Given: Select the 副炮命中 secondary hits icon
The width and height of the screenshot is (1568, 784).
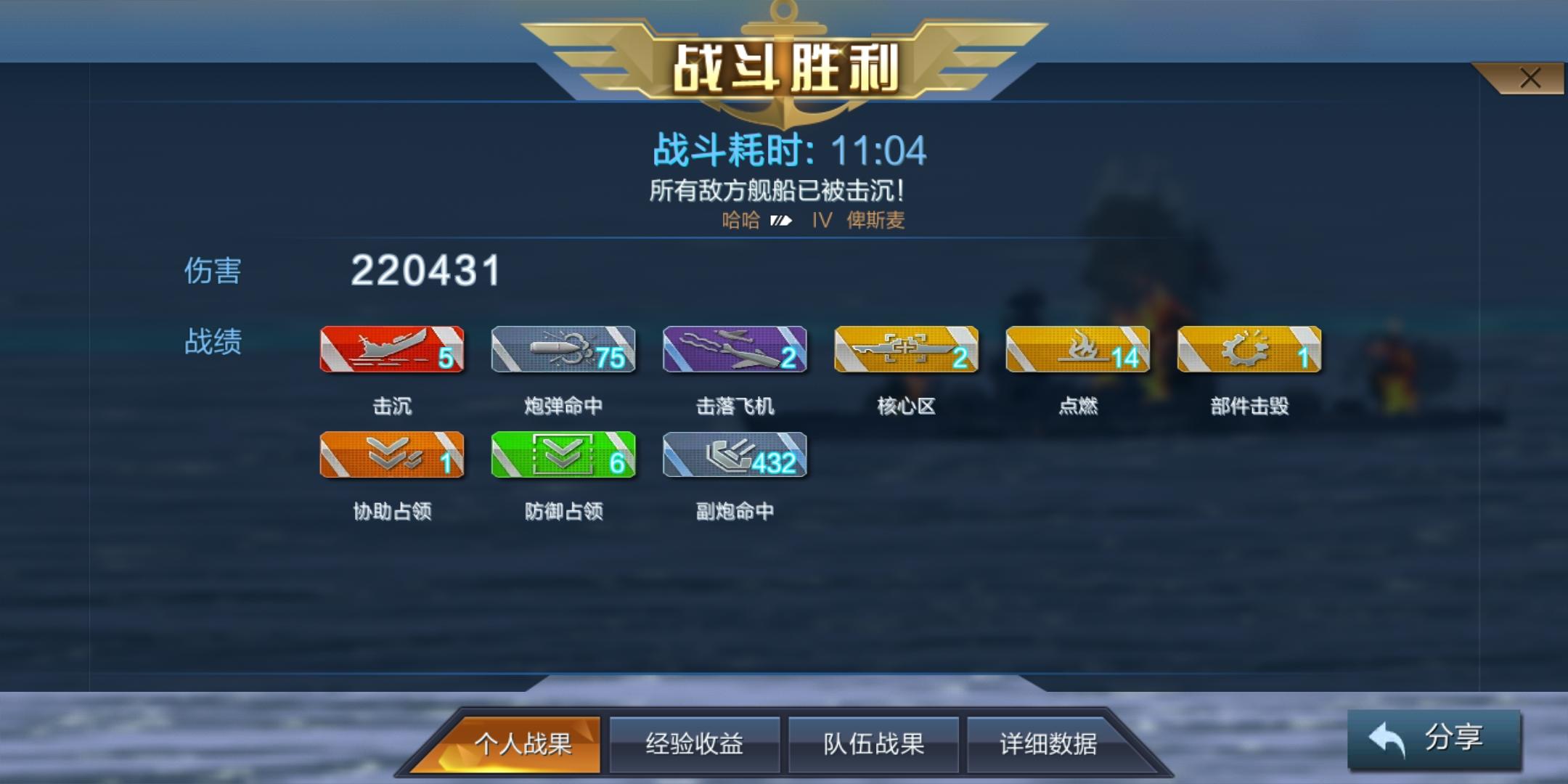Looking at the screenshot, I should pos(735,456).
